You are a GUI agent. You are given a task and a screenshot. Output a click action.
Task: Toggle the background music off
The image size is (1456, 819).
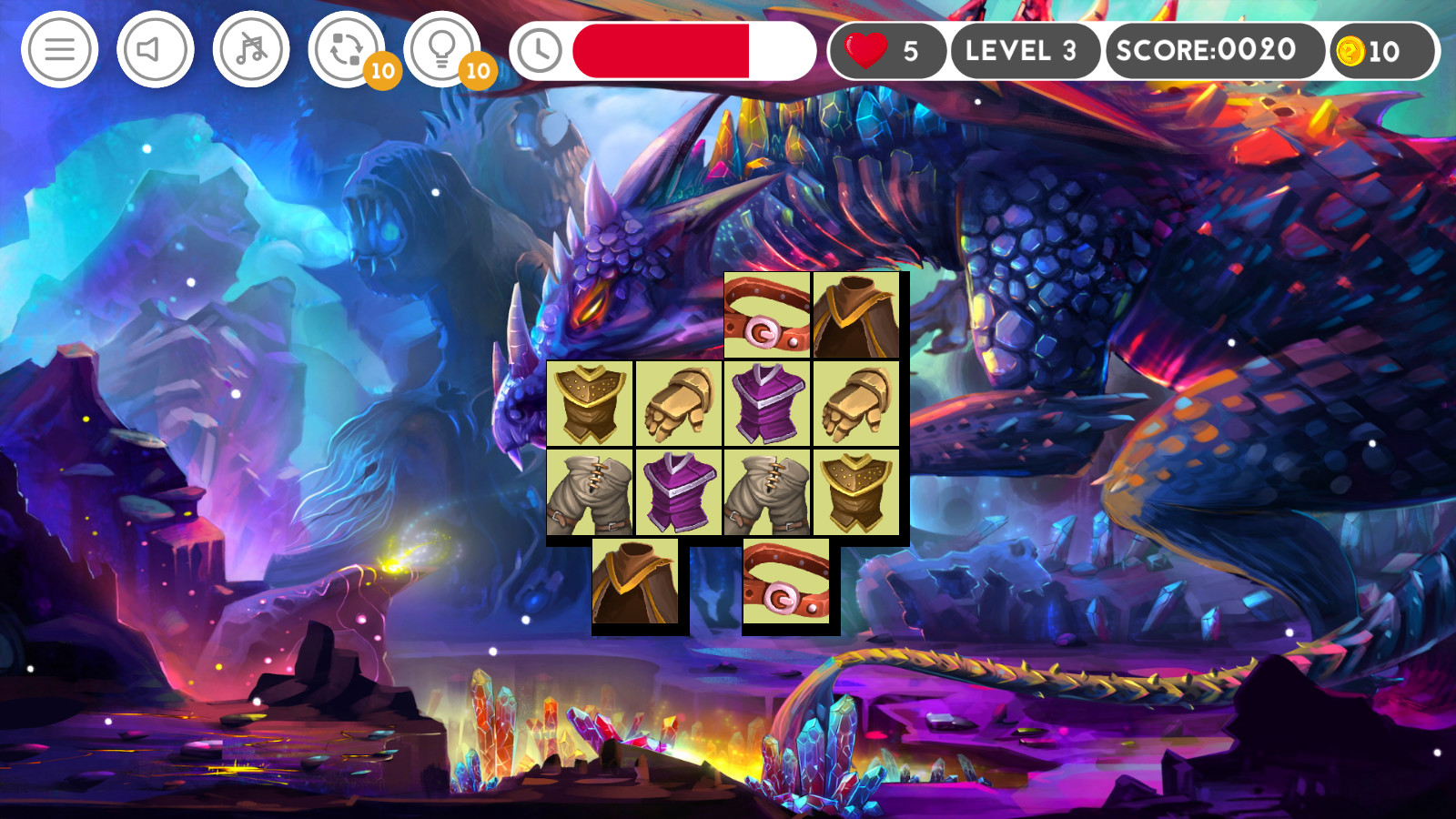(250, 50)
